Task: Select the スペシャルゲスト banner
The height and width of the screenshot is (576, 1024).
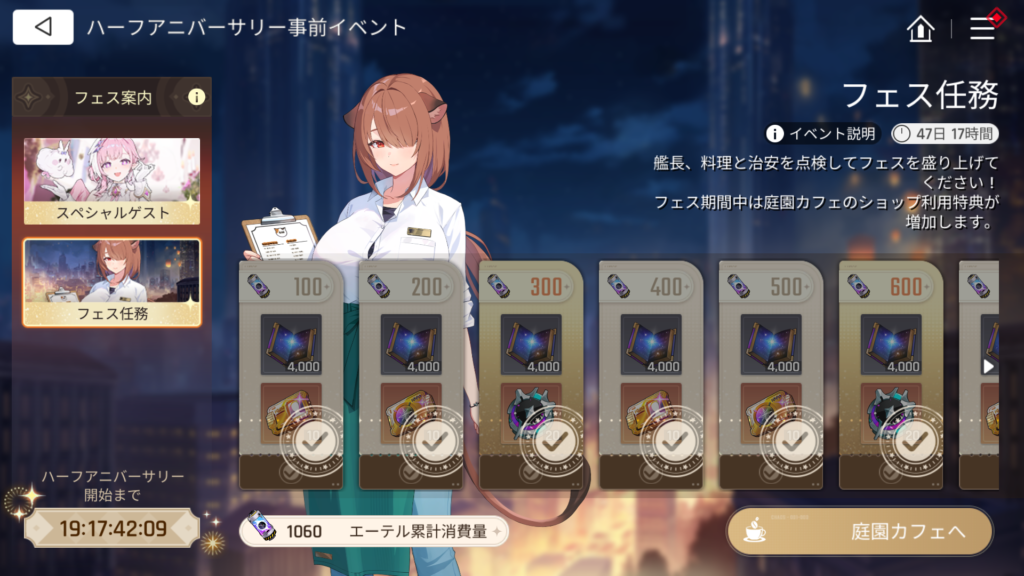Action: 112,181
